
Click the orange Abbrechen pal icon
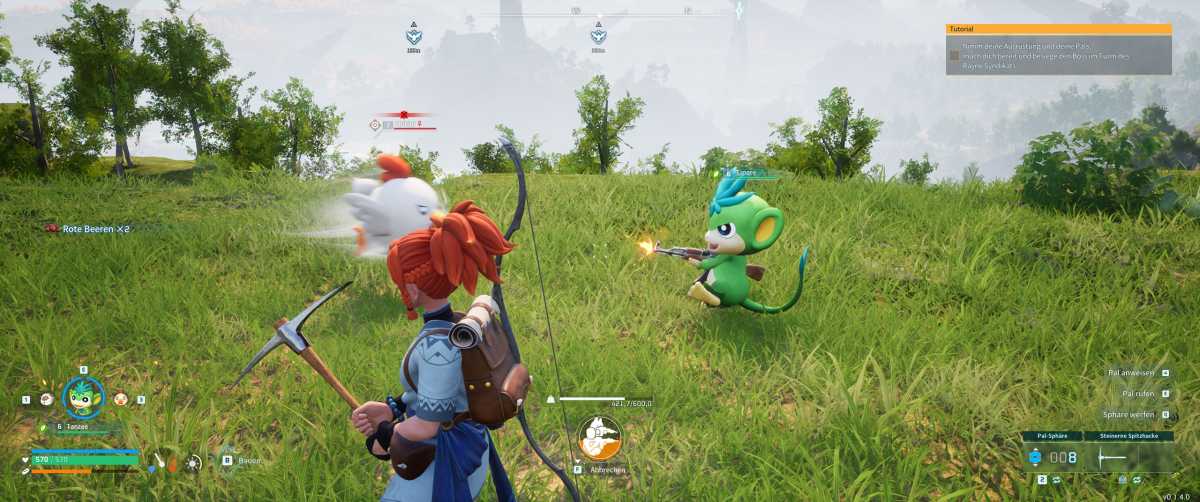pyautogui.click(x=600, y=437)
